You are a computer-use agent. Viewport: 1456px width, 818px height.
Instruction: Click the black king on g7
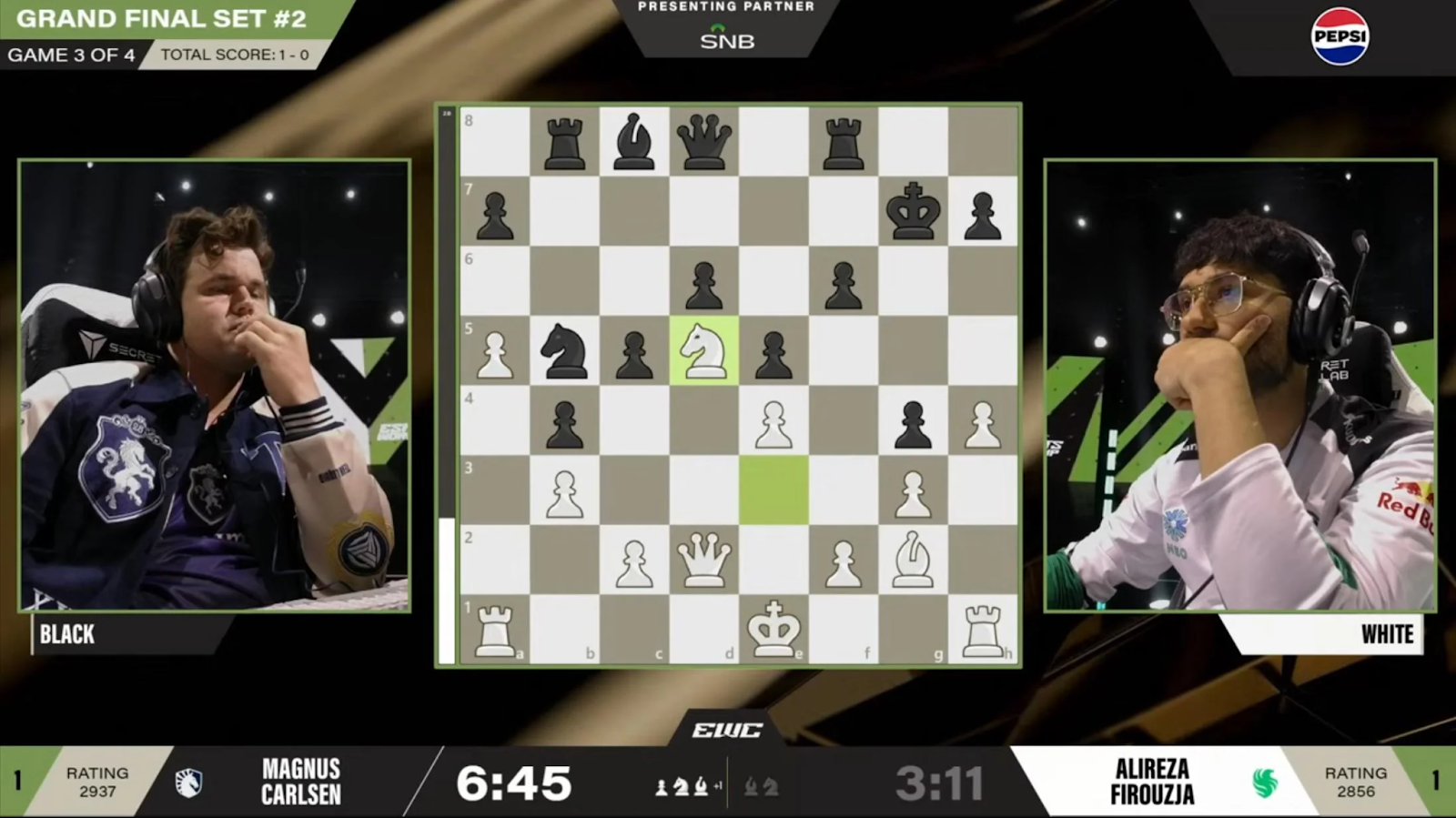tap(913, 212)
